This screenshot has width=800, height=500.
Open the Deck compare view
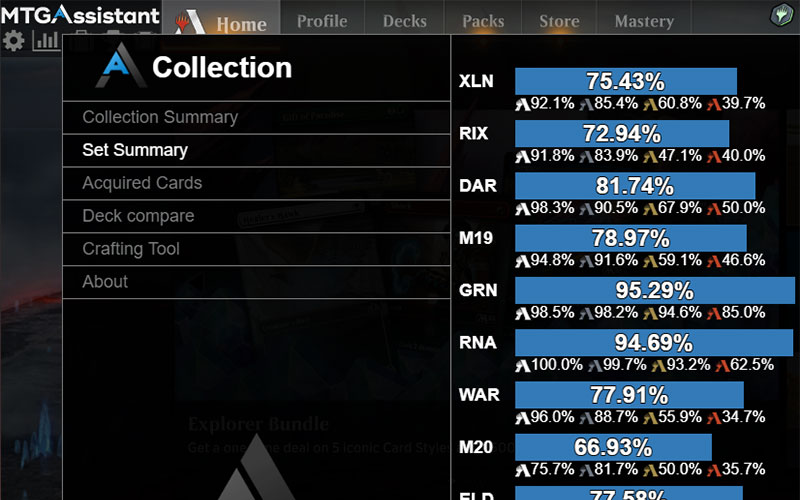(138, 216)
